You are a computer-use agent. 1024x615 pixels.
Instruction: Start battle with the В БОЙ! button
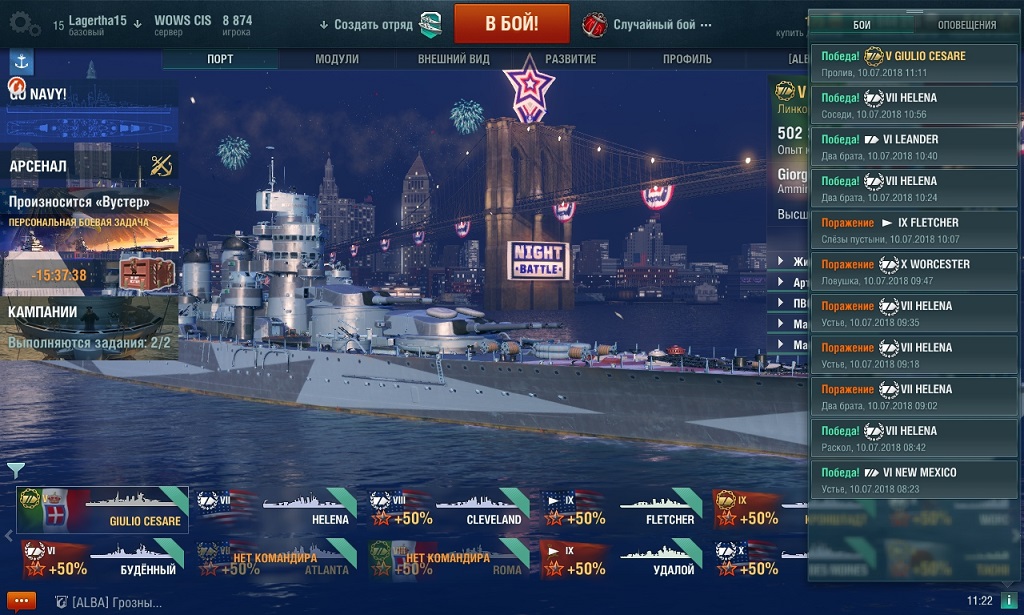point(511,23)
